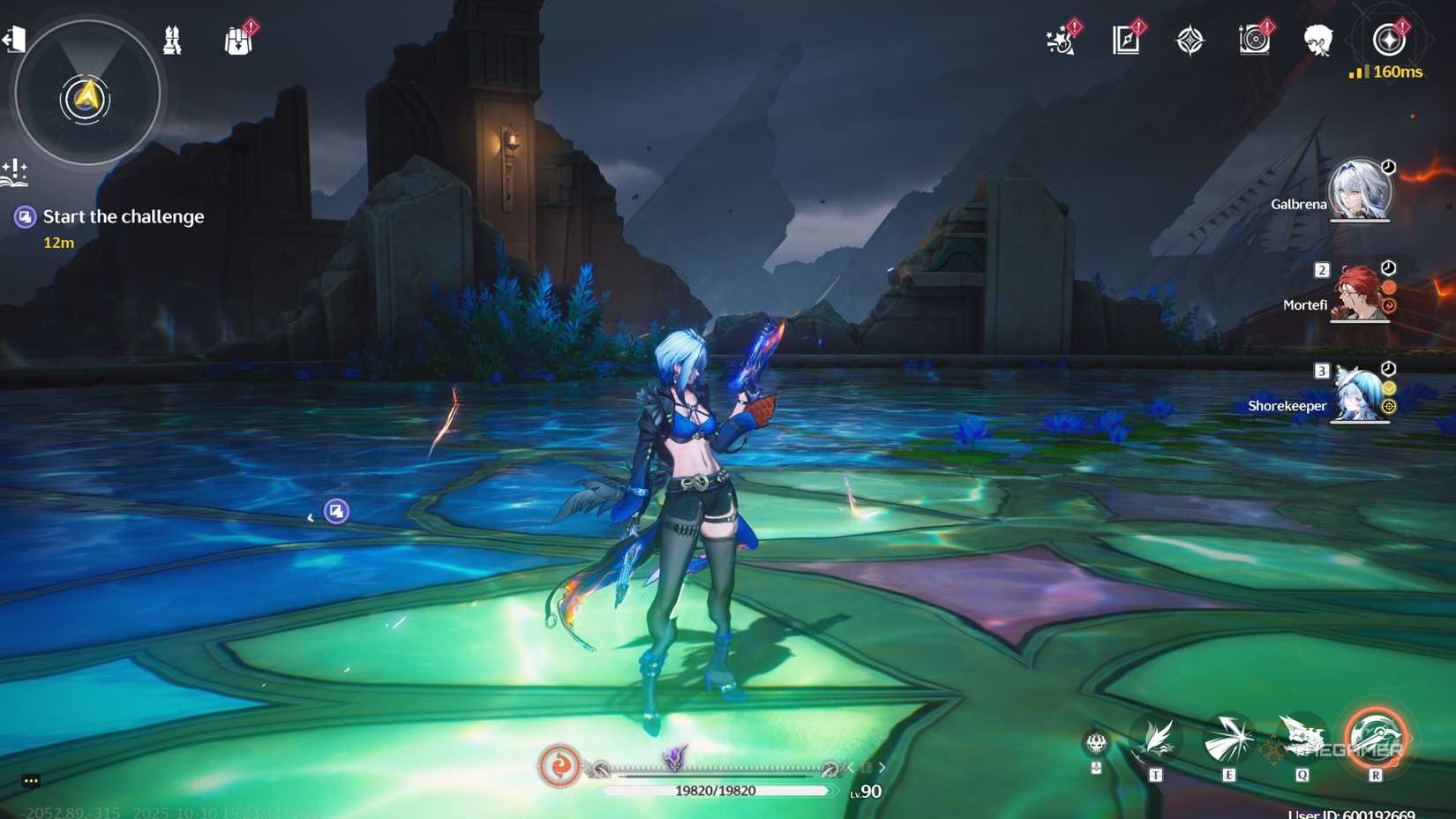Open the backpack inventory

(x=238, y=40)
